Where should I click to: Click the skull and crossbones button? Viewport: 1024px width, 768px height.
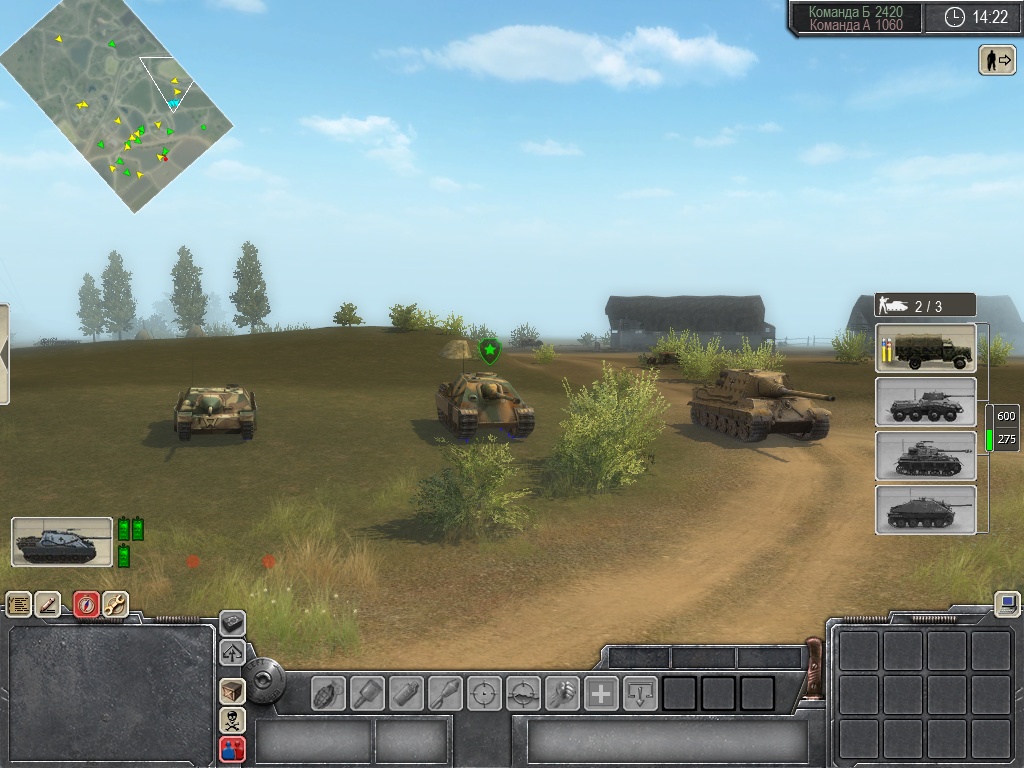click(232, 720)
